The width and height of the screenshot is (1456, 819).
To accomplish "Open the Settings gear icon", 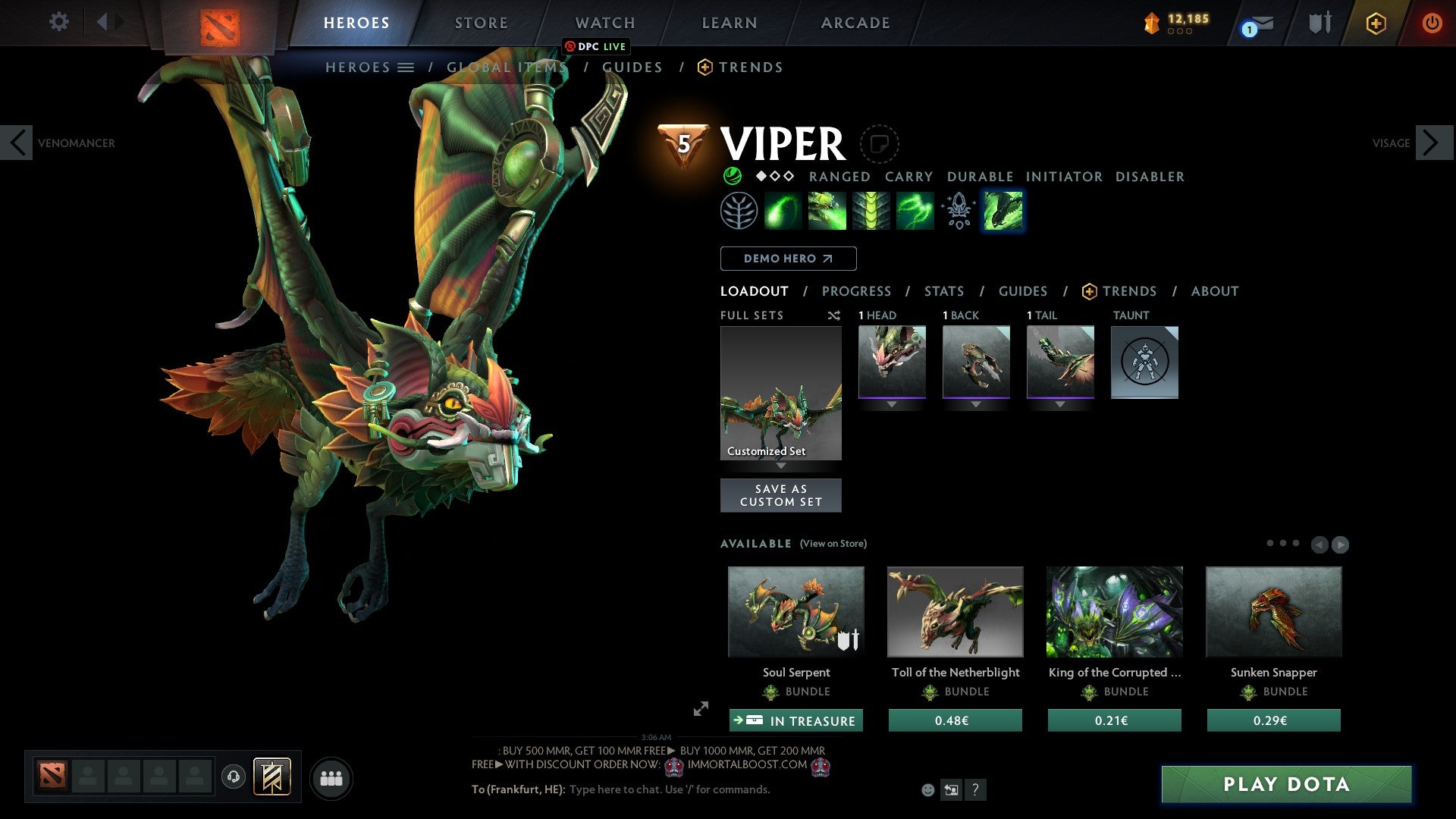I will [58, 22].
